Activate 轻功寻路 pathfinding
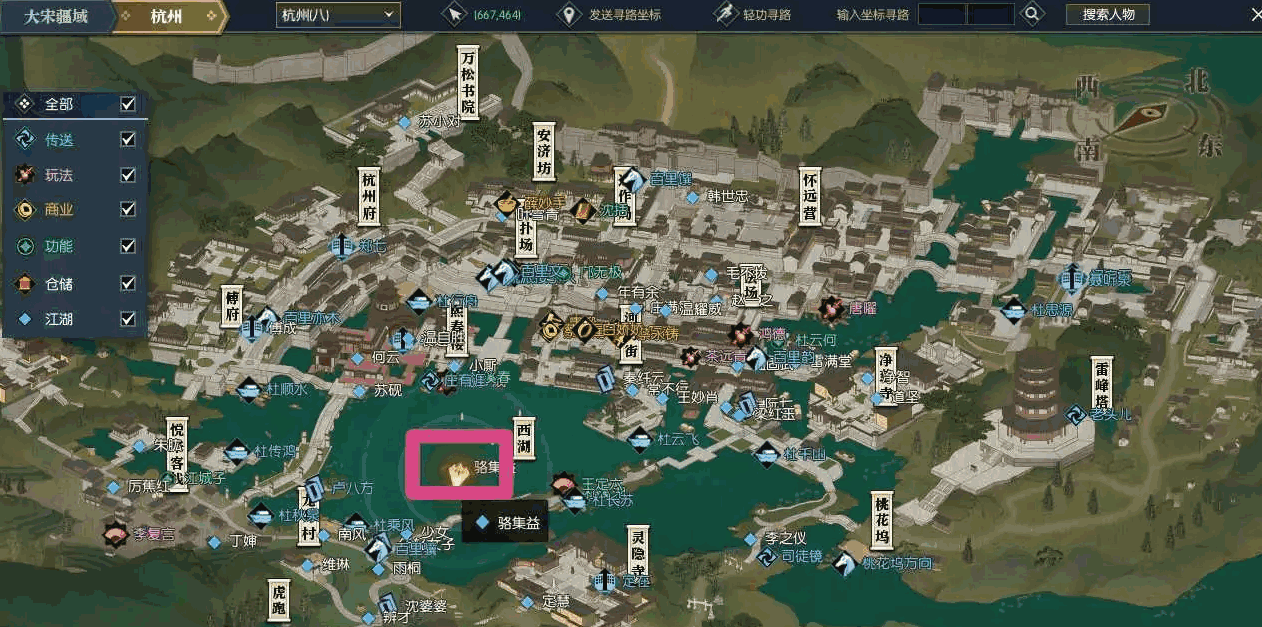Viewport: 1262px width, 627px height. click(x=755, y=15)
